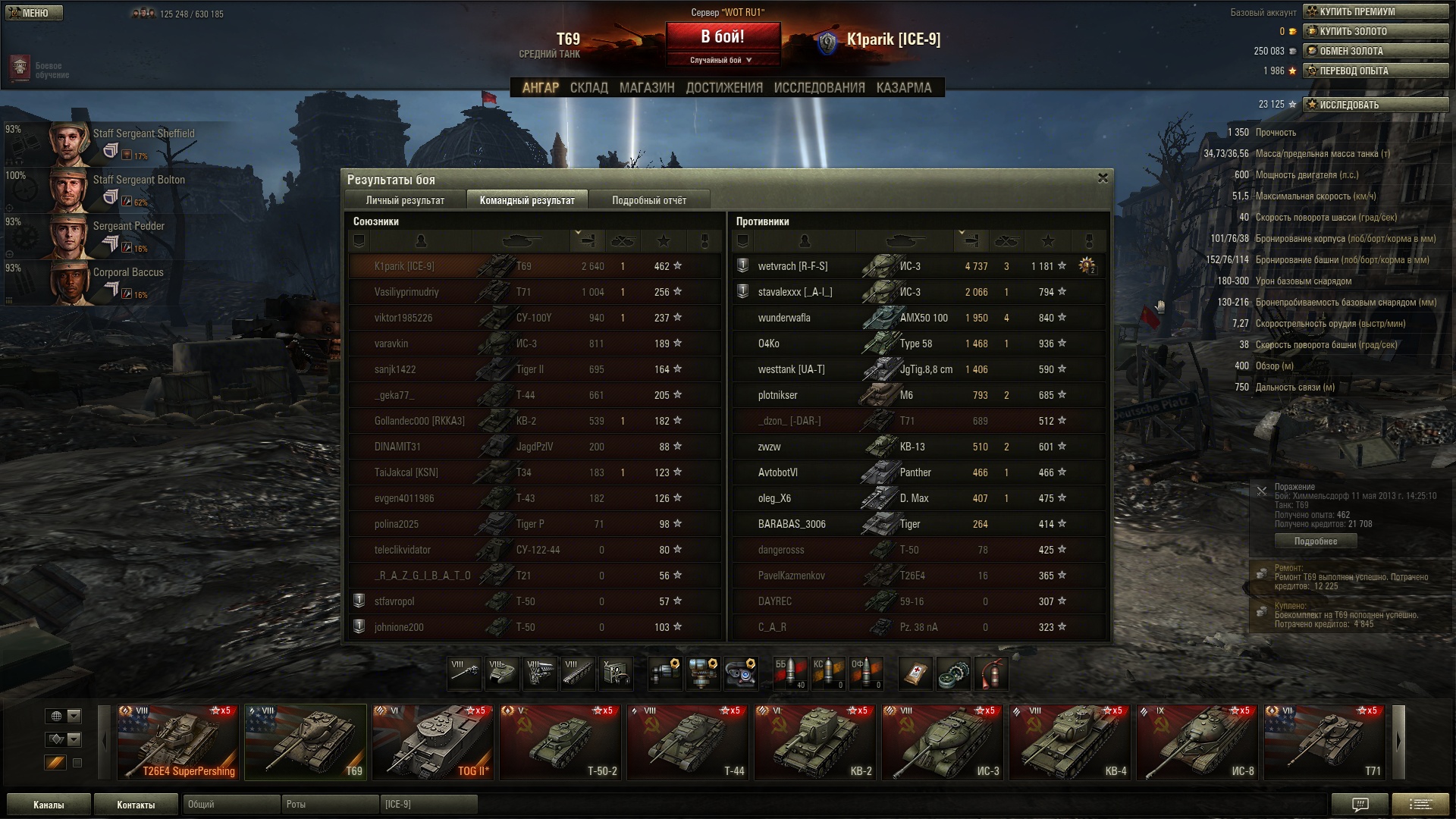Open Подробнее in the defeat notification
This screenshot has width=1456, height=819.
coord(1315,541)
